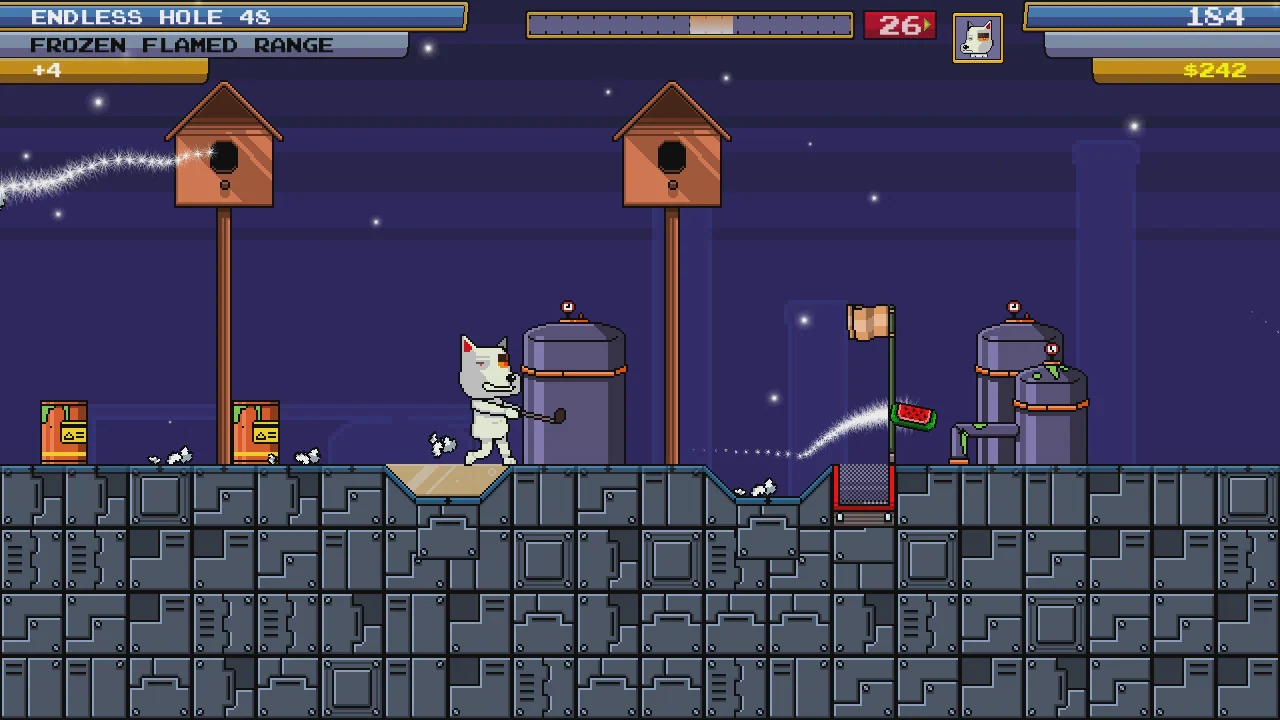Select the left orange fuel canister
Image resolution: width=1280 pixels, height=720 pixels.
coord(63,430)
